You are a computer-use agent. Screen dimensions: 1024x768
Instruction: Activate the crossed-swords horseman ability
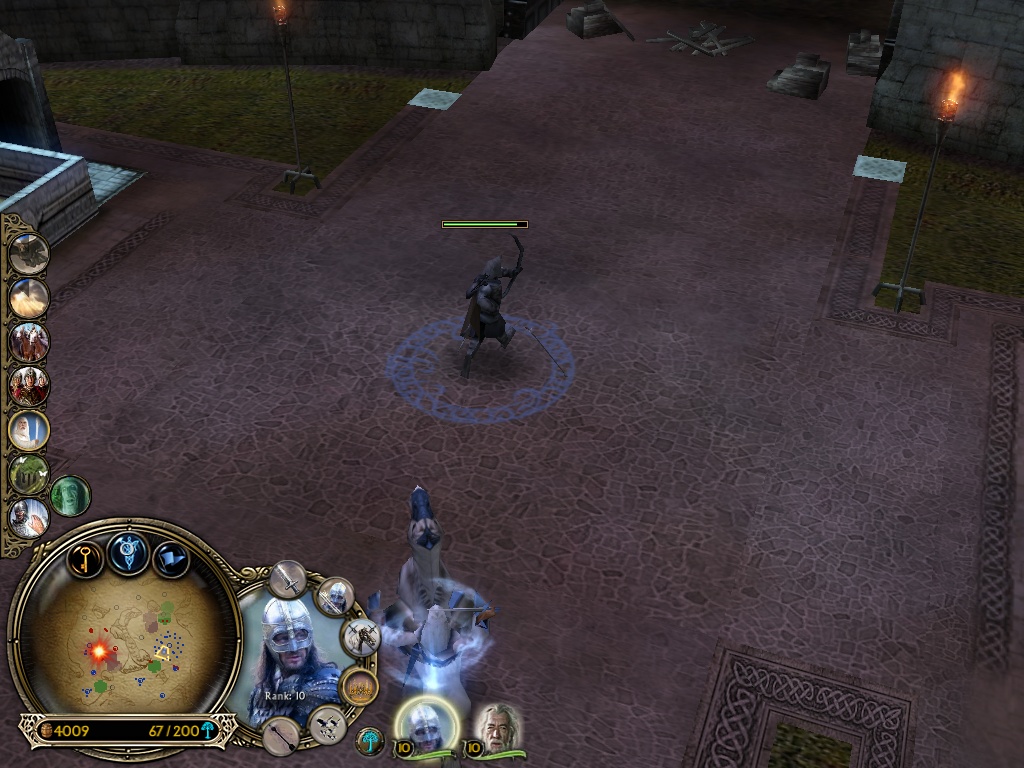pyautogui.click(x=360, y=637)
